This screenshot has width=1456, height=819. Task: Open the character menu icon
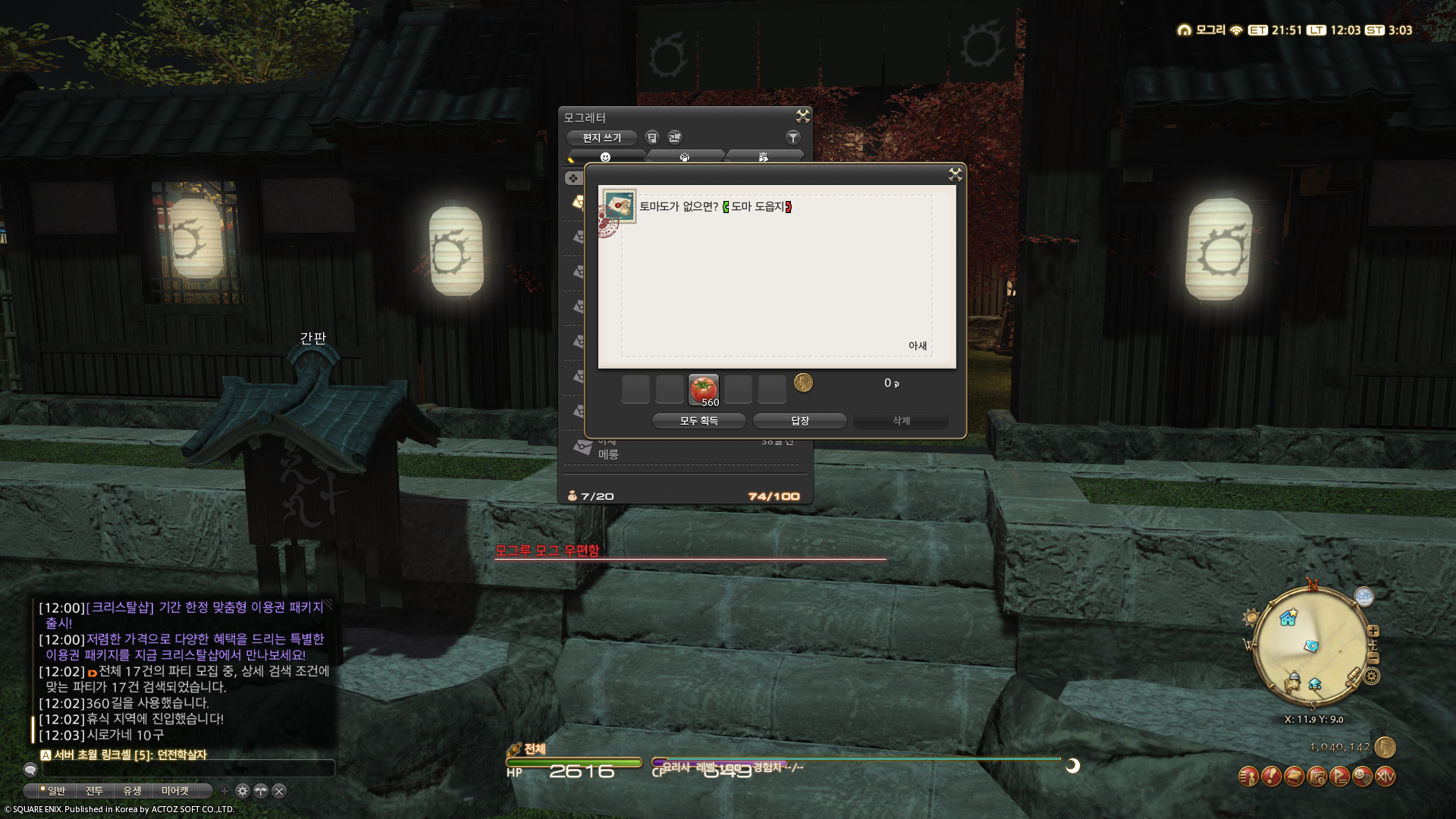click(1248, 777)
